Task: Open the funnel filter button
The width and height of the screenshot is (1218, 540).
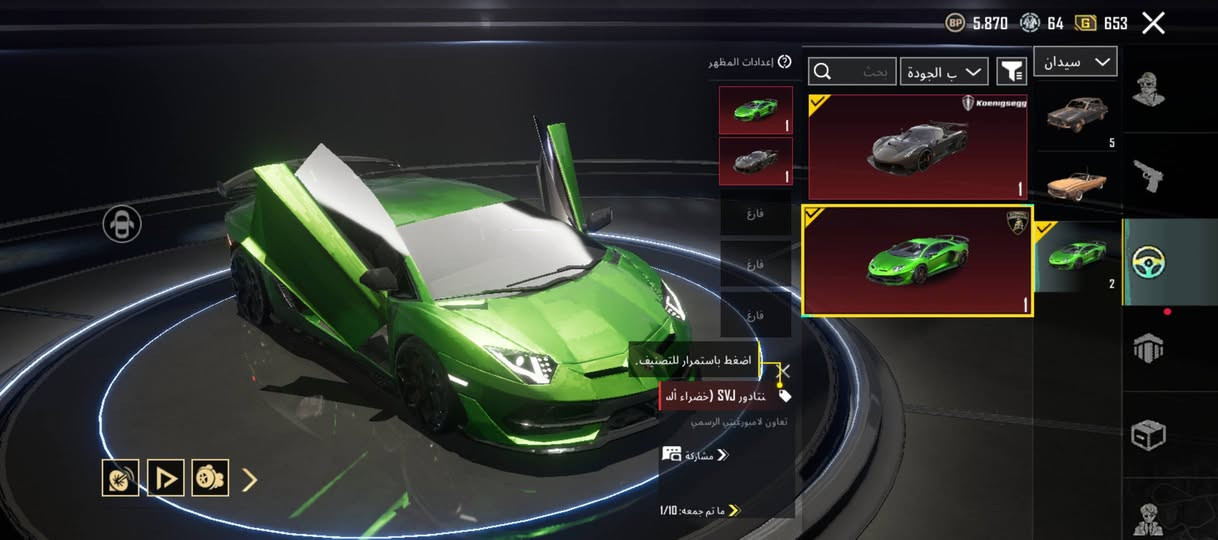Action: (1012, 71)
